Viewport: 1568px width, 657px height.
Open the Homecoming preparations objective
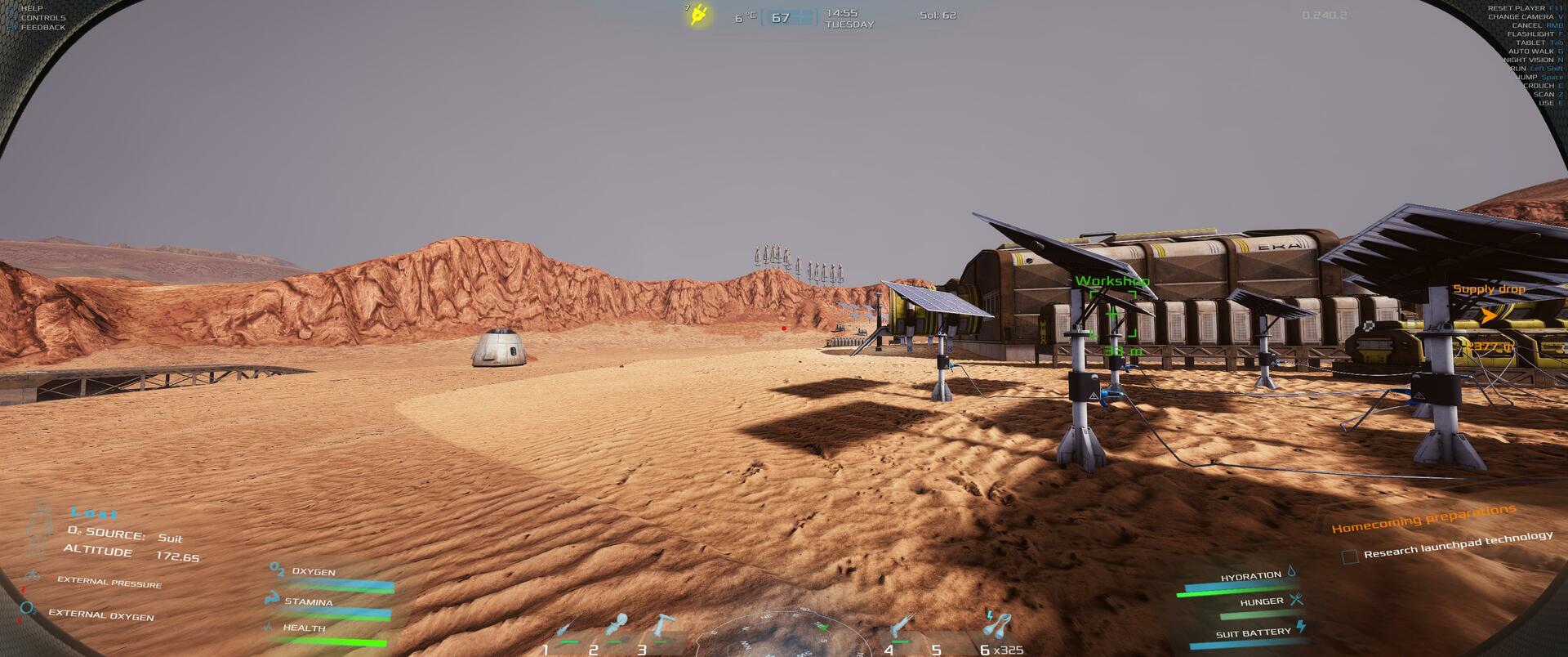point(1423,519)
